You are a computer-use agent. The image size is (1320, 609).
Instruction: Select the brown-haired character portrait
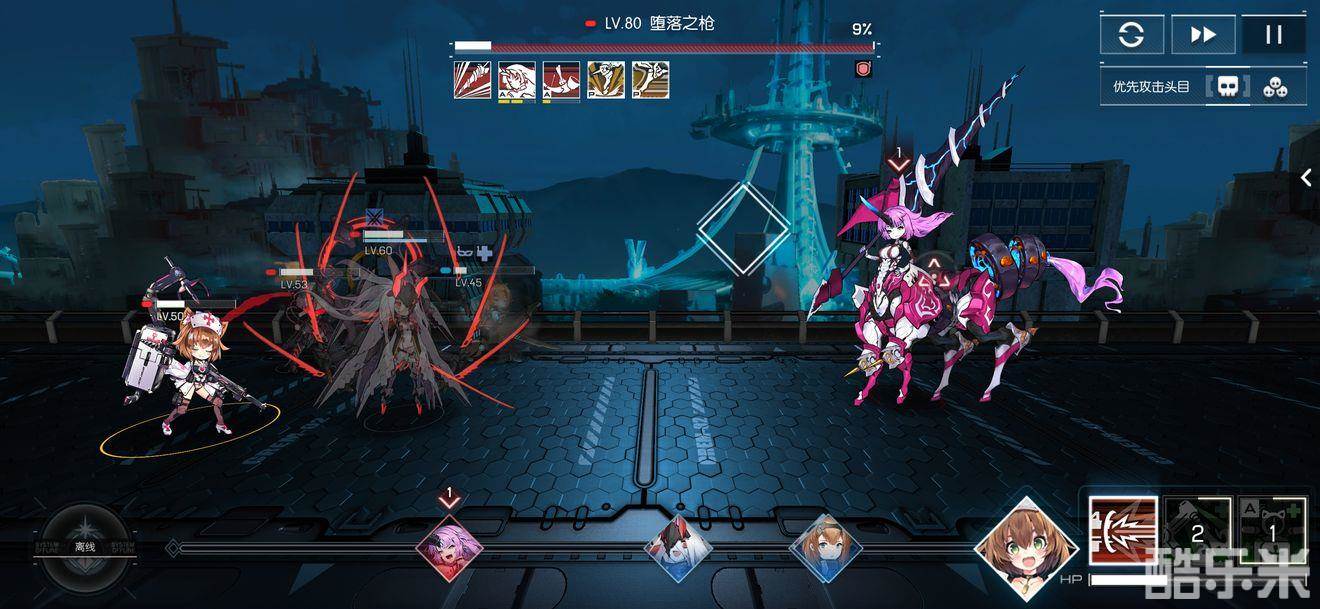(1026, 548)
